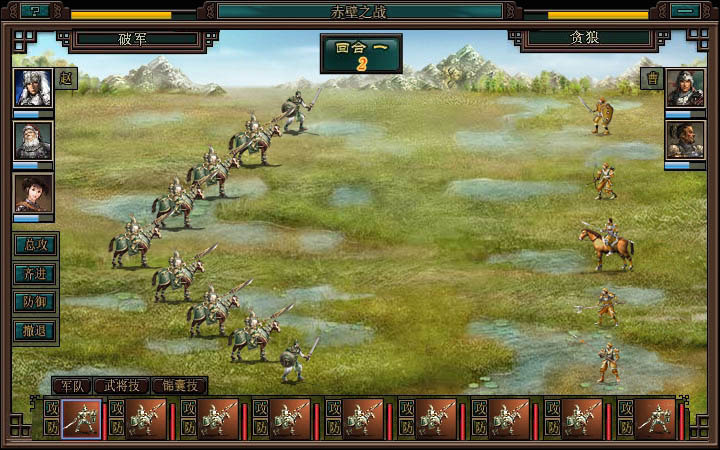Click the help question mark button
Screen dimensions: 720x450
35,12
